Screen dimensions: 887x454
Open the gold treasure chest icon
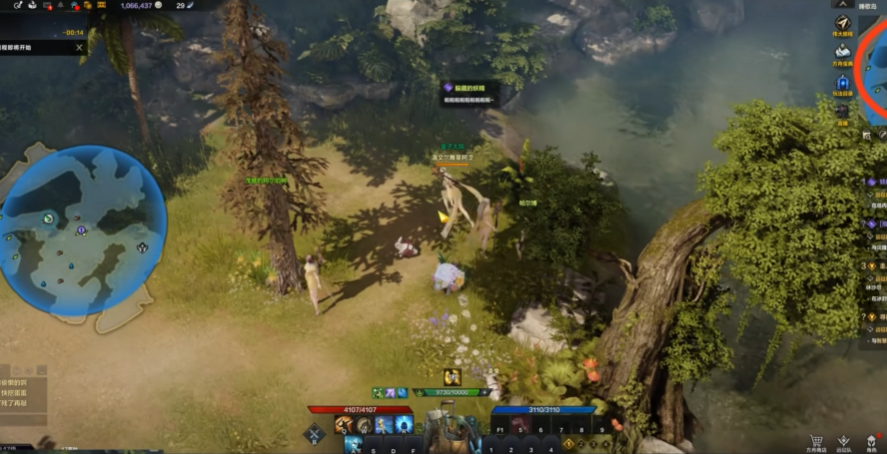pyautogui.click(x=88, y=6)
